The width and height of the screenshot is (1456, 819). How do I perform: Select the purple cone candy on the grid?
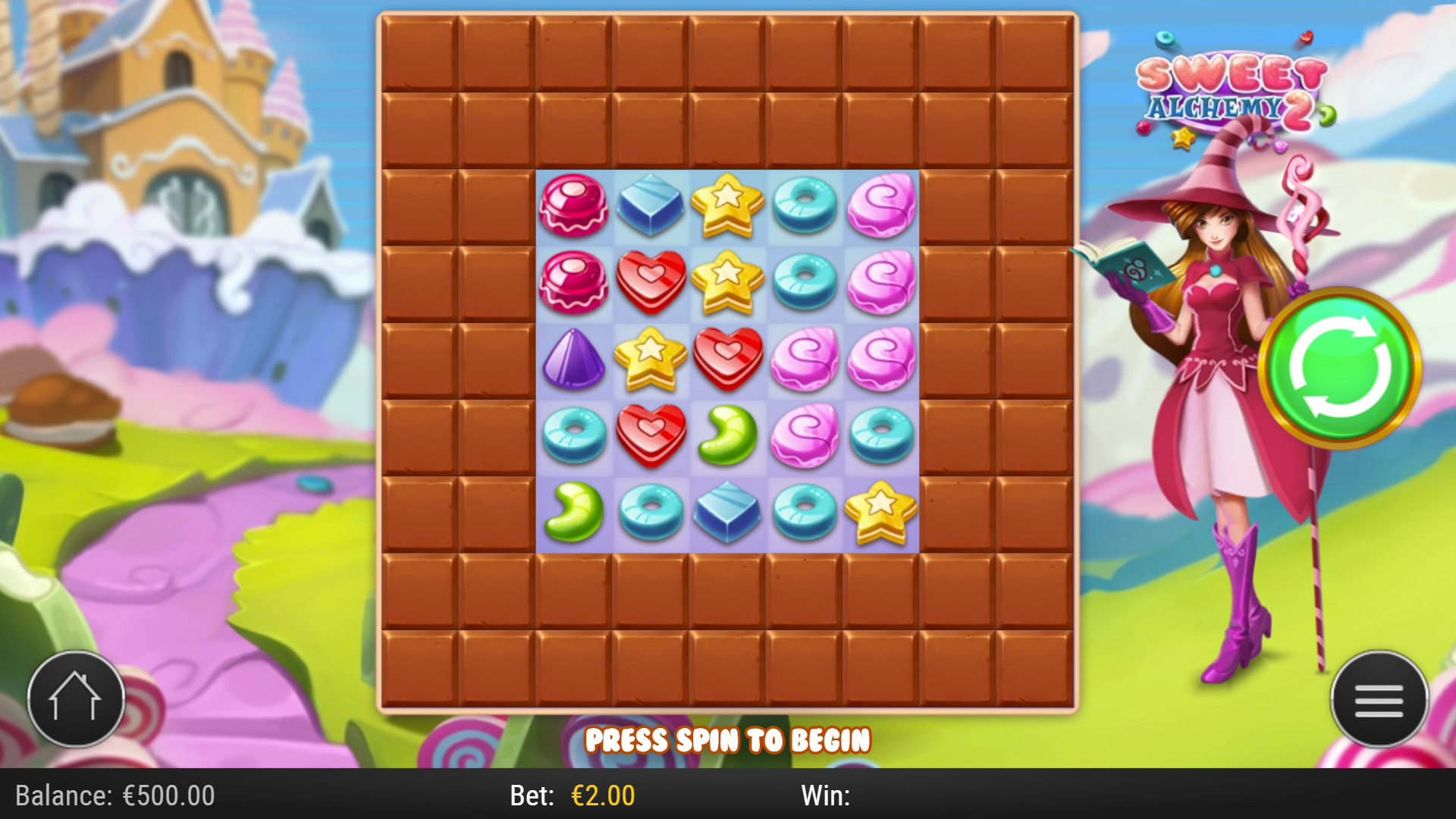574,358
